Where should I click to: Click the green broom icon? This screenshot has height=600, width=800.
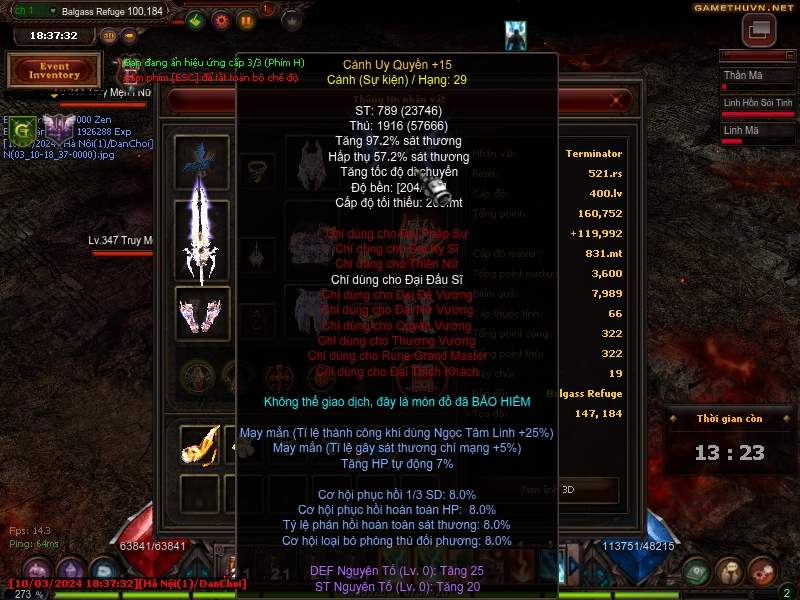click(196, 20)
